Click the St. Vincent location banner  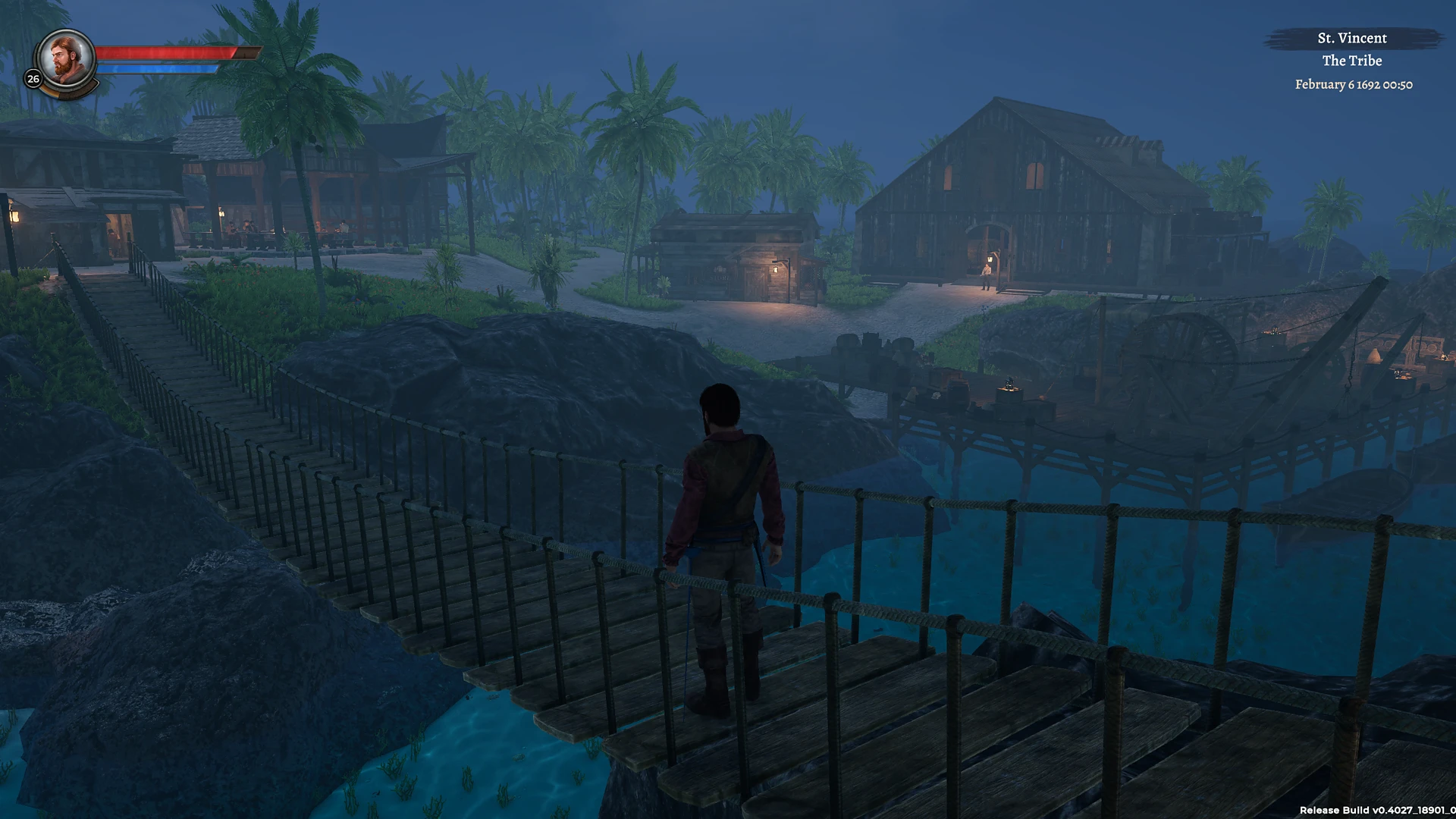[x=1352, y=37]
